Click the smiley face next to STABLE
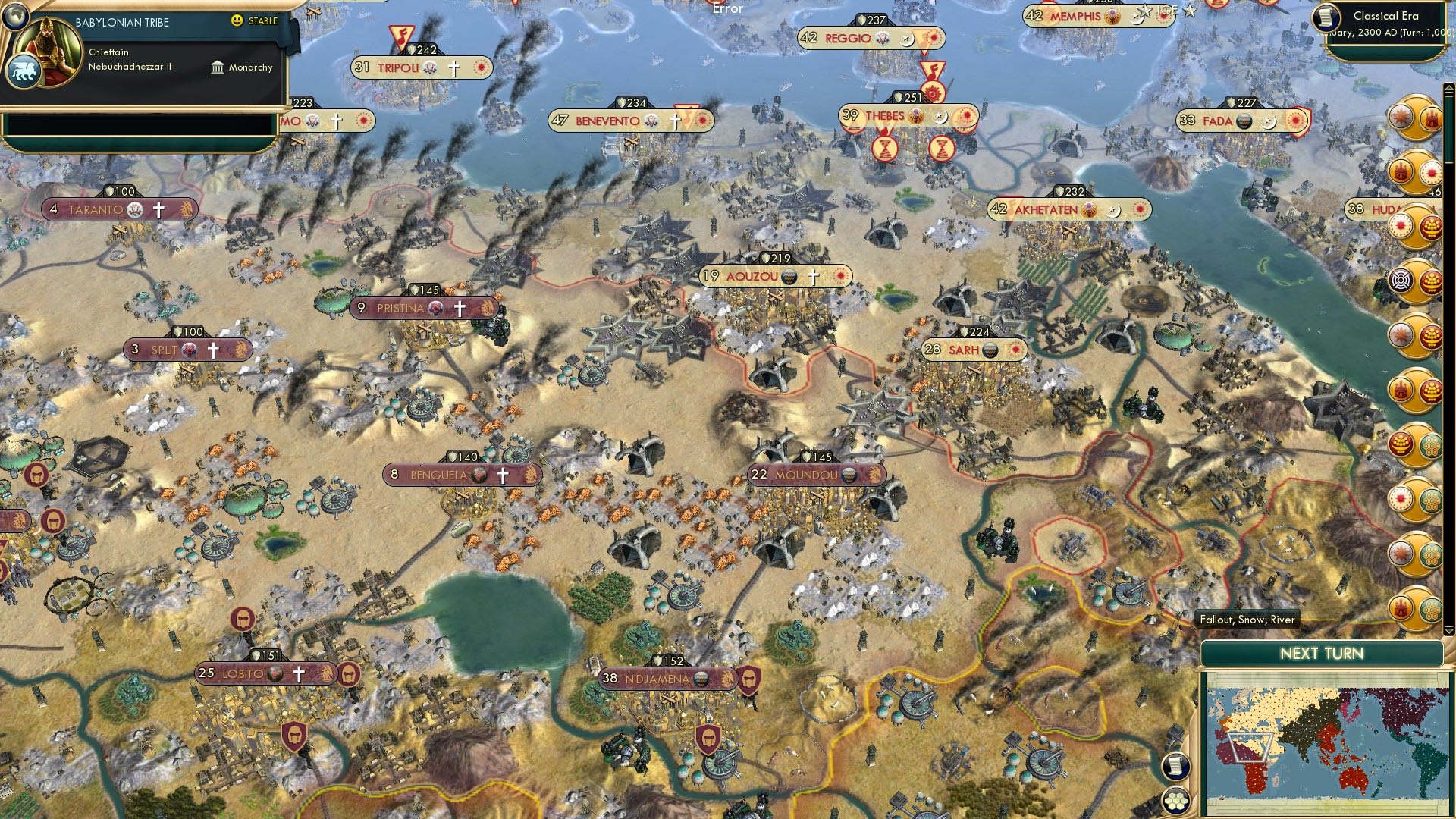The width and height of the screenshot is (1456, 819). (237, 22)
